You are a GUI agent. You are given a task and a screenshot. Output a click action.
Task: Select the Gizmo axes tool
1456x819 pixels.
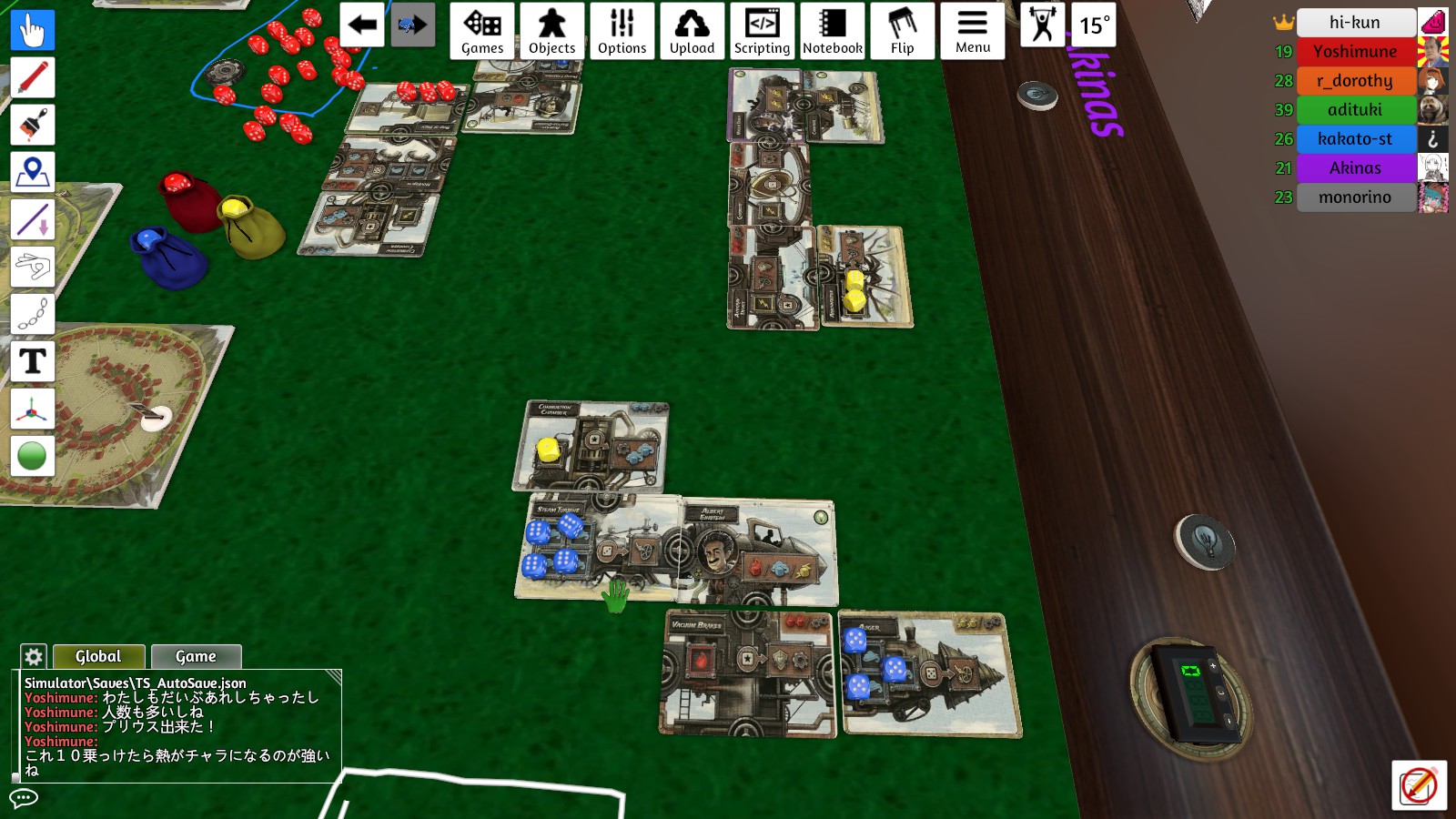tap(32, 409)
